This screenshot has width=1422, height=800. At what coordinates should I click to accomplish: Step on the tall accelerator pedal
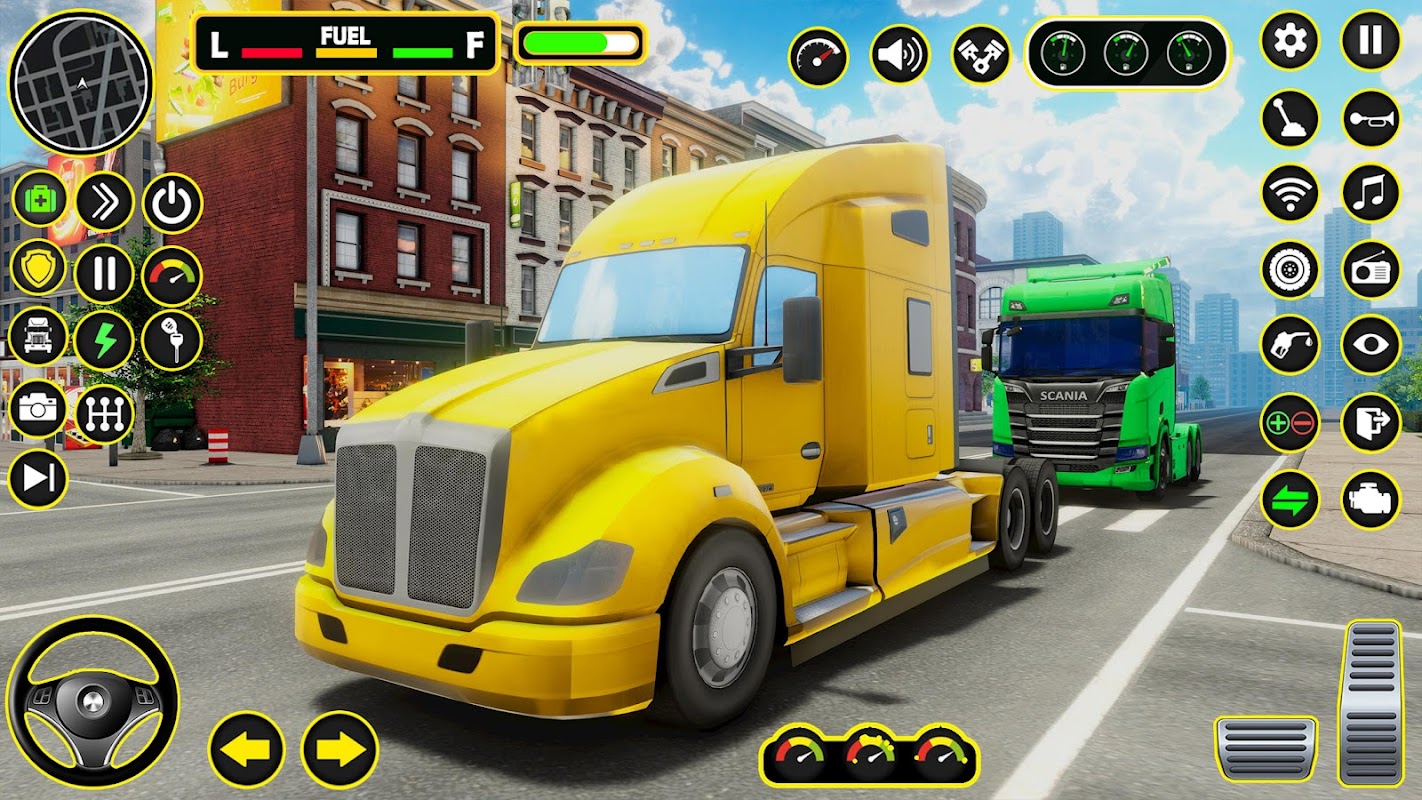[x=1372, y=702]
